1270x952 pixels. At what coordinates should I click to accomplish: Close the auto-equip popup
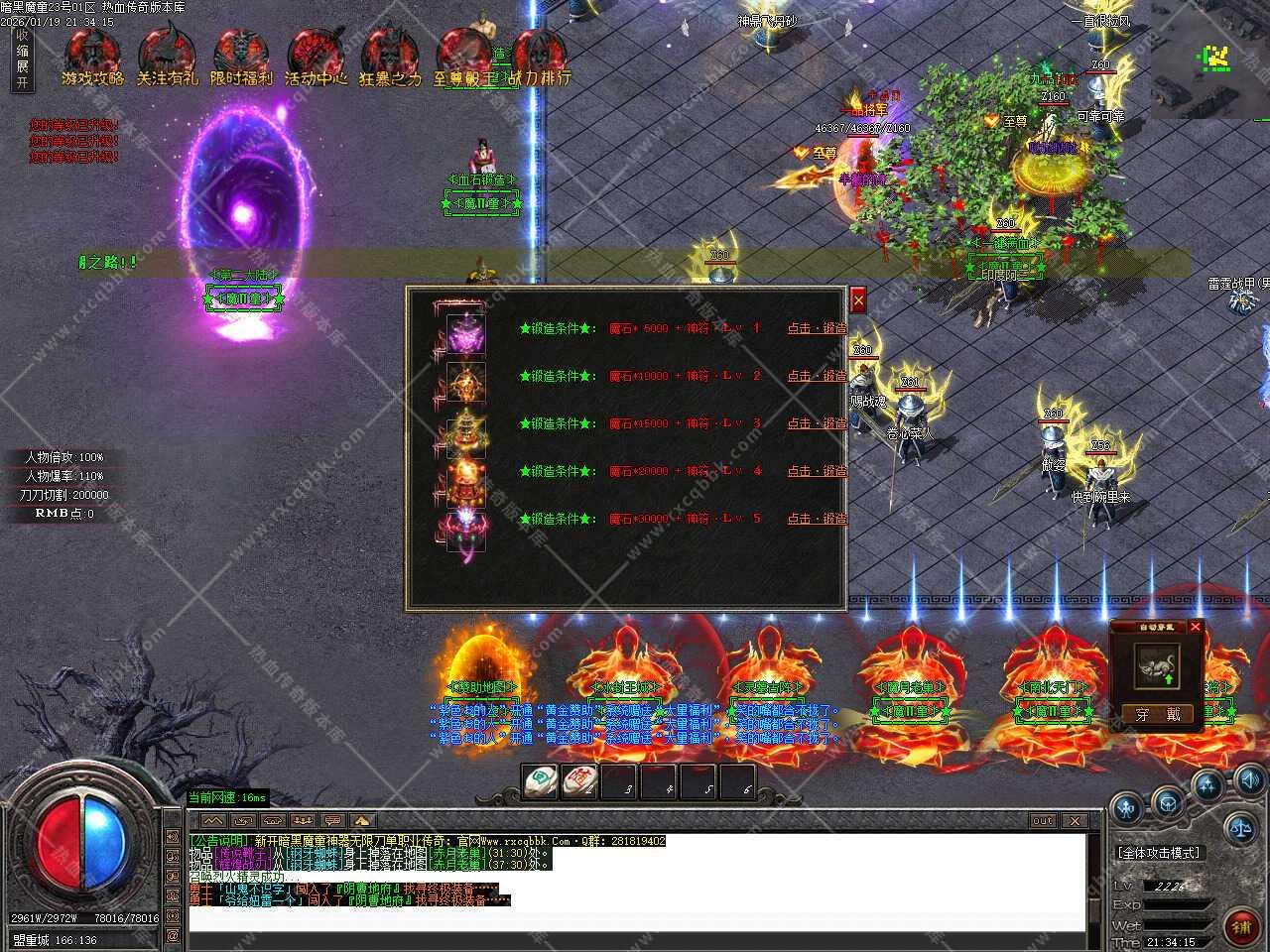tap(1196, 627)
